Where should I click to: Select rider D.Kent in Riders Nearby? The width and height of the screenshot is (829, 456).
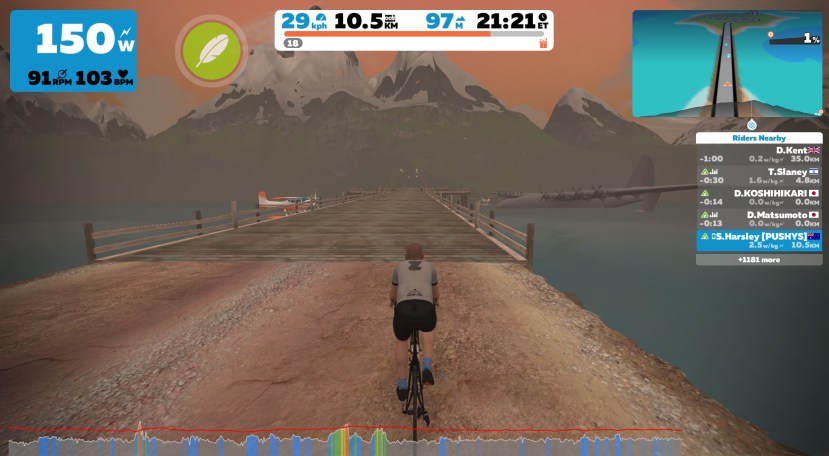tap(759, 154)
